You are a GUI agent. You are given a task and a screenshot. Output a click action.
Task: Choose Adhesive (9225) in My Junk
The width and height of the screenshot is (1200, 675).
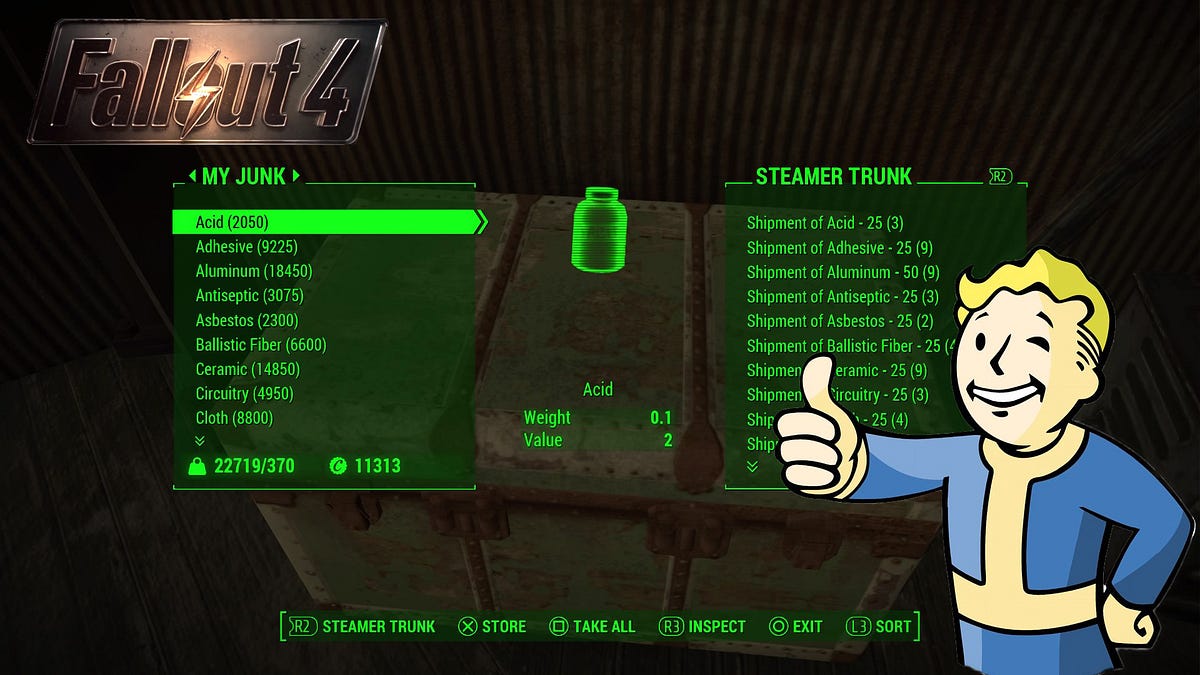coord(246,247)
